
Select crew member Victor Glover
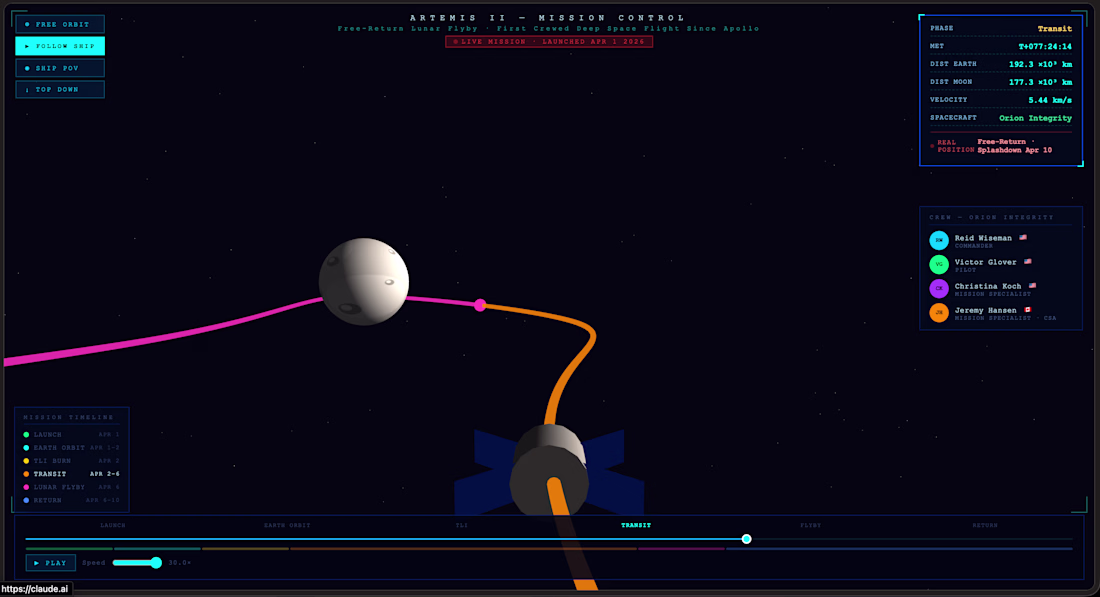click(986, 264)
